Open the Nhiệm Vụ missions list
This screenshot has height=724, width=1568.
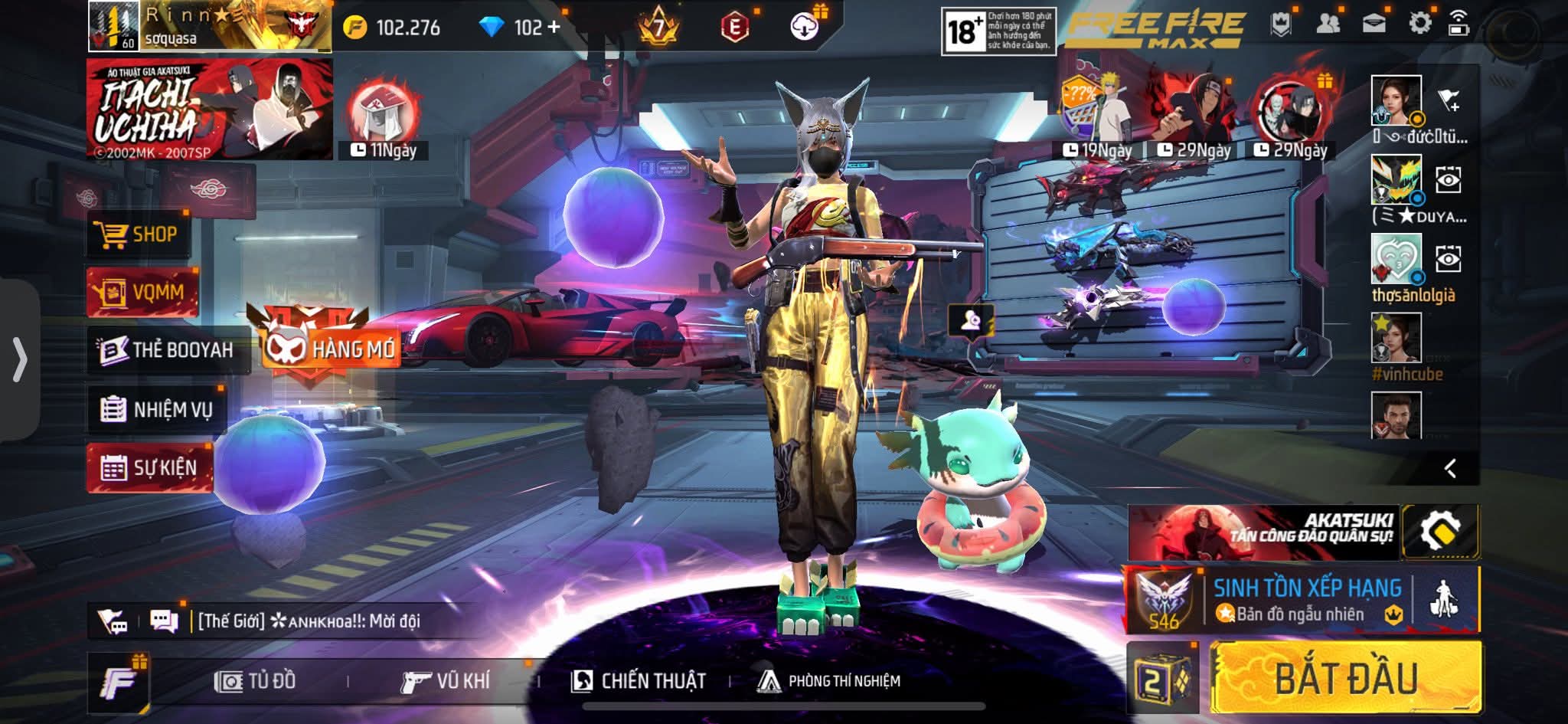pos(157,409)
